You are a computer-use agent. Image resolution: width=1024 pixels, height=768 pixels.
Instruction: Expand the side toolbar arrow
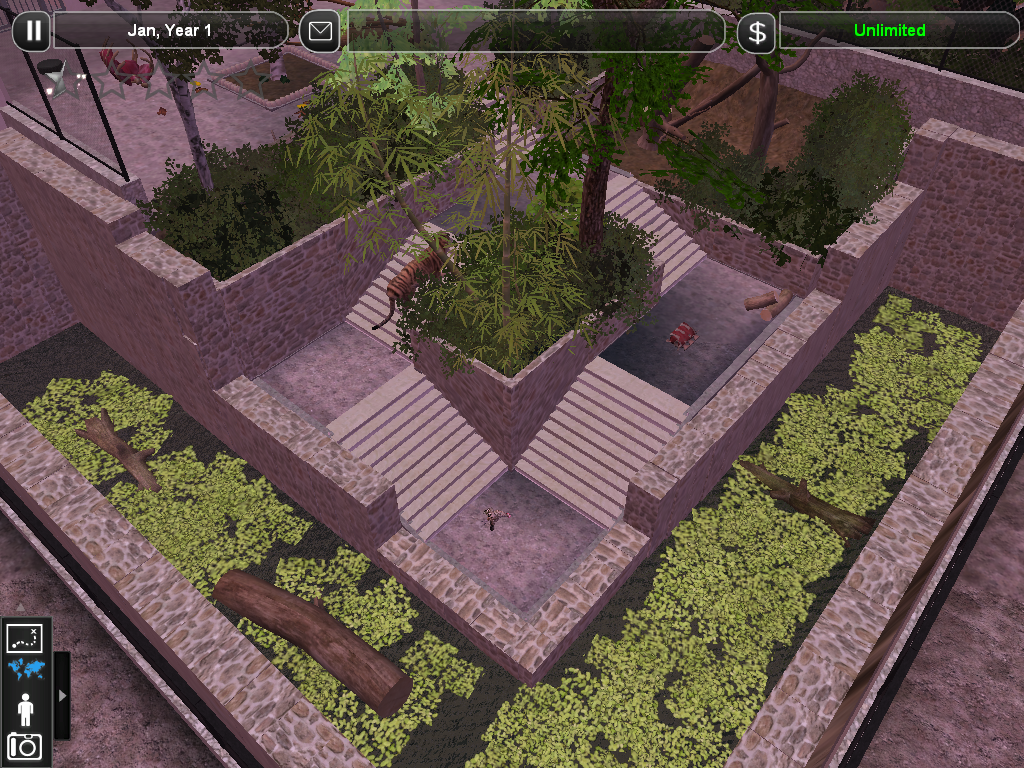62,695
